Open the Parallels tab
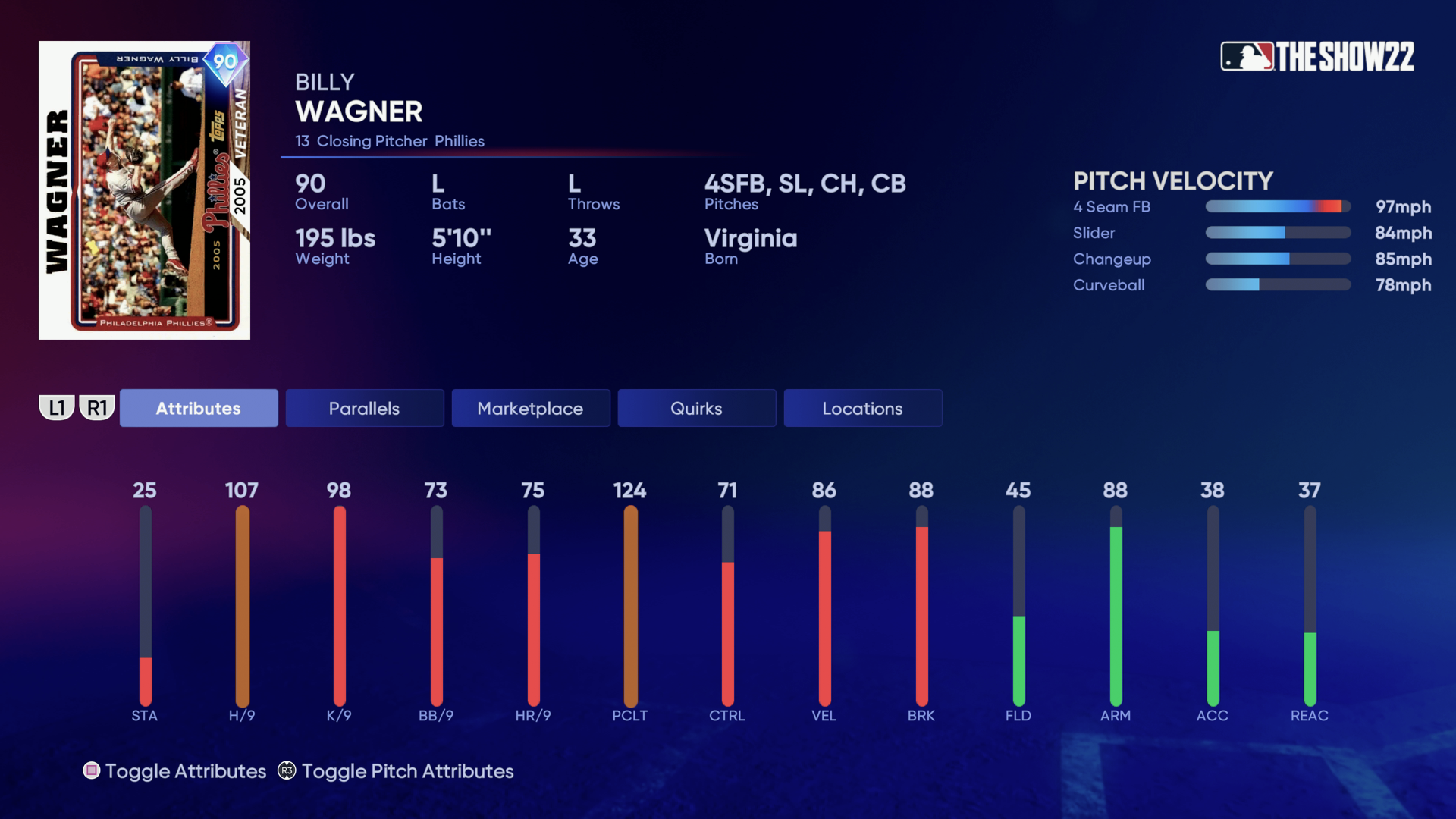This screenshot has height=819, width=1456. tap(364, 408)
